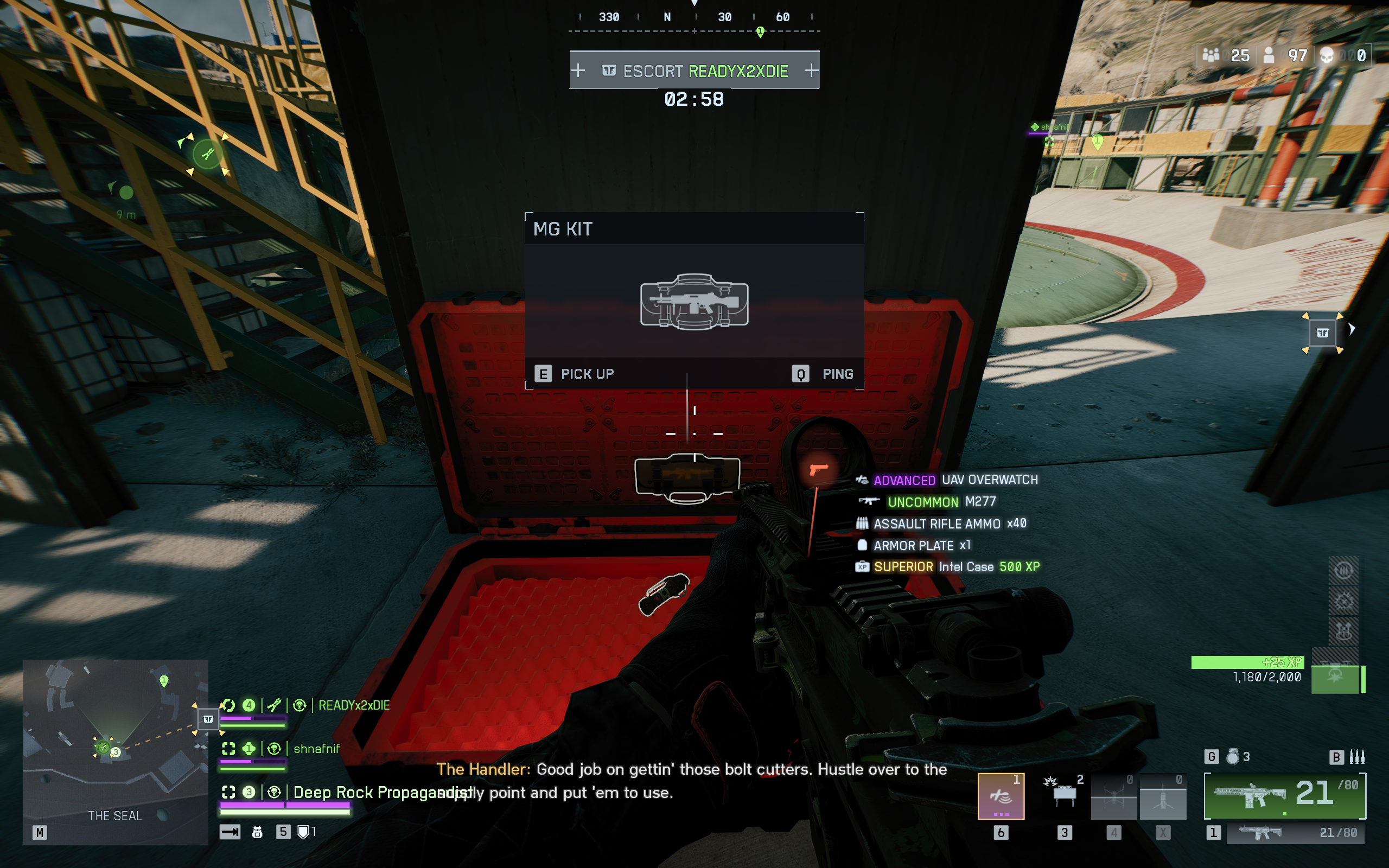Select the explosive charge gadget in slot 3
The width and height of the screenshot is (1389, 868).
[1065, 798]
